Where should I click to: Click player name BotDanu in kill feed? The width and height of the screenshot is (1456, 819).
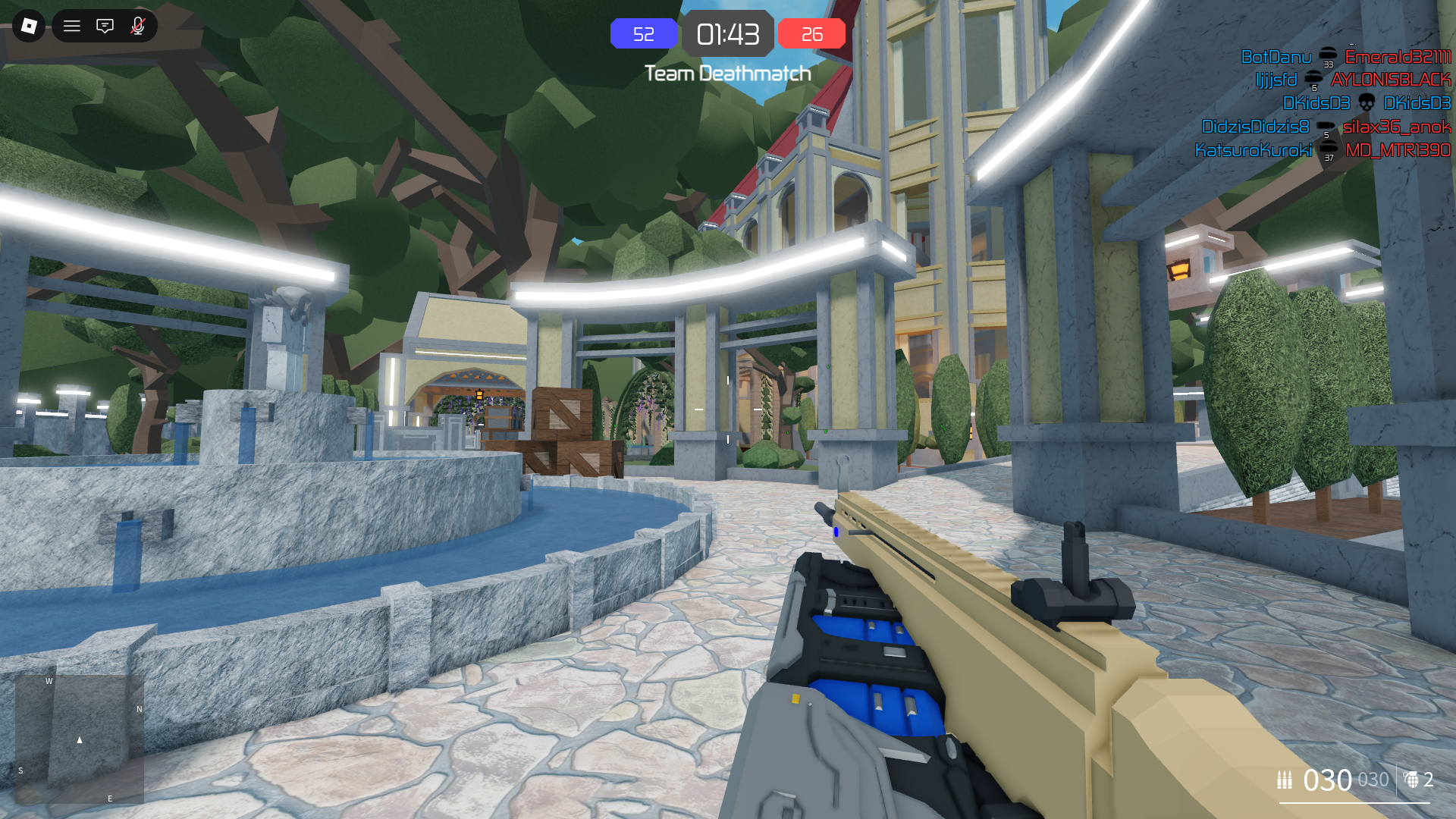1277,56
